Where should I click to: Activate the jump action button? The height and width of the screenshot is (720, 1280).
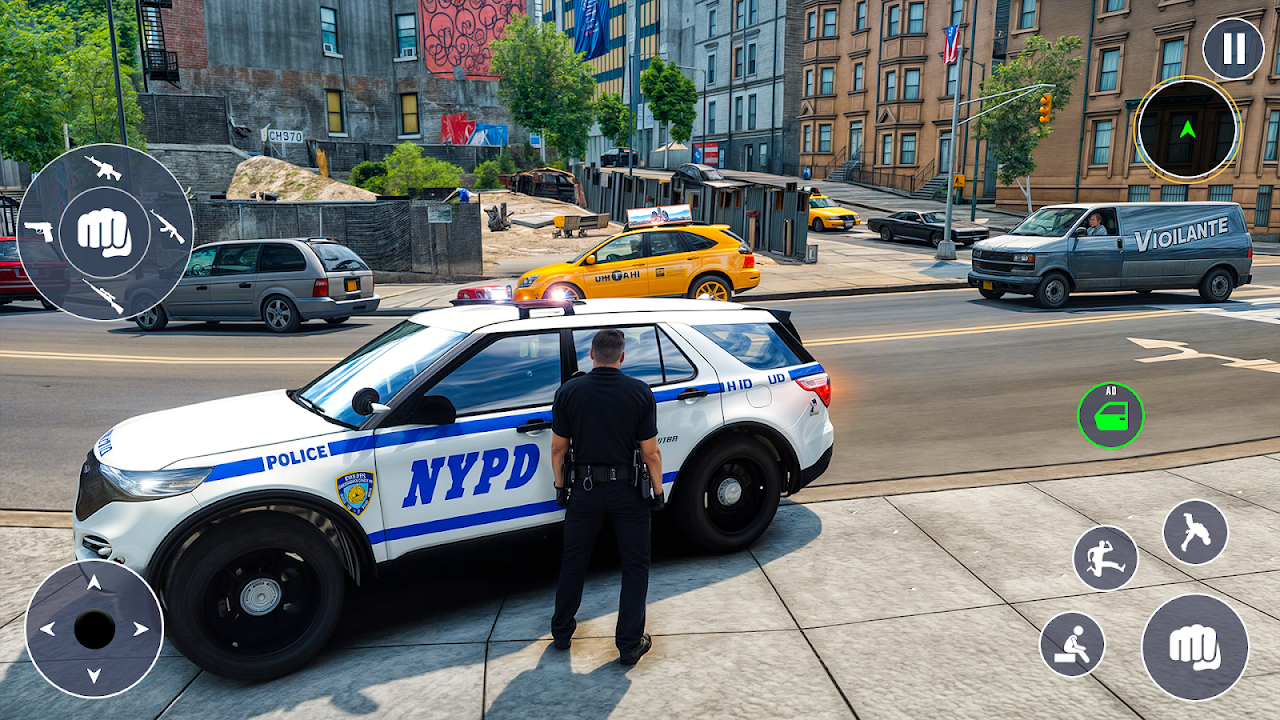[1195, 532]
